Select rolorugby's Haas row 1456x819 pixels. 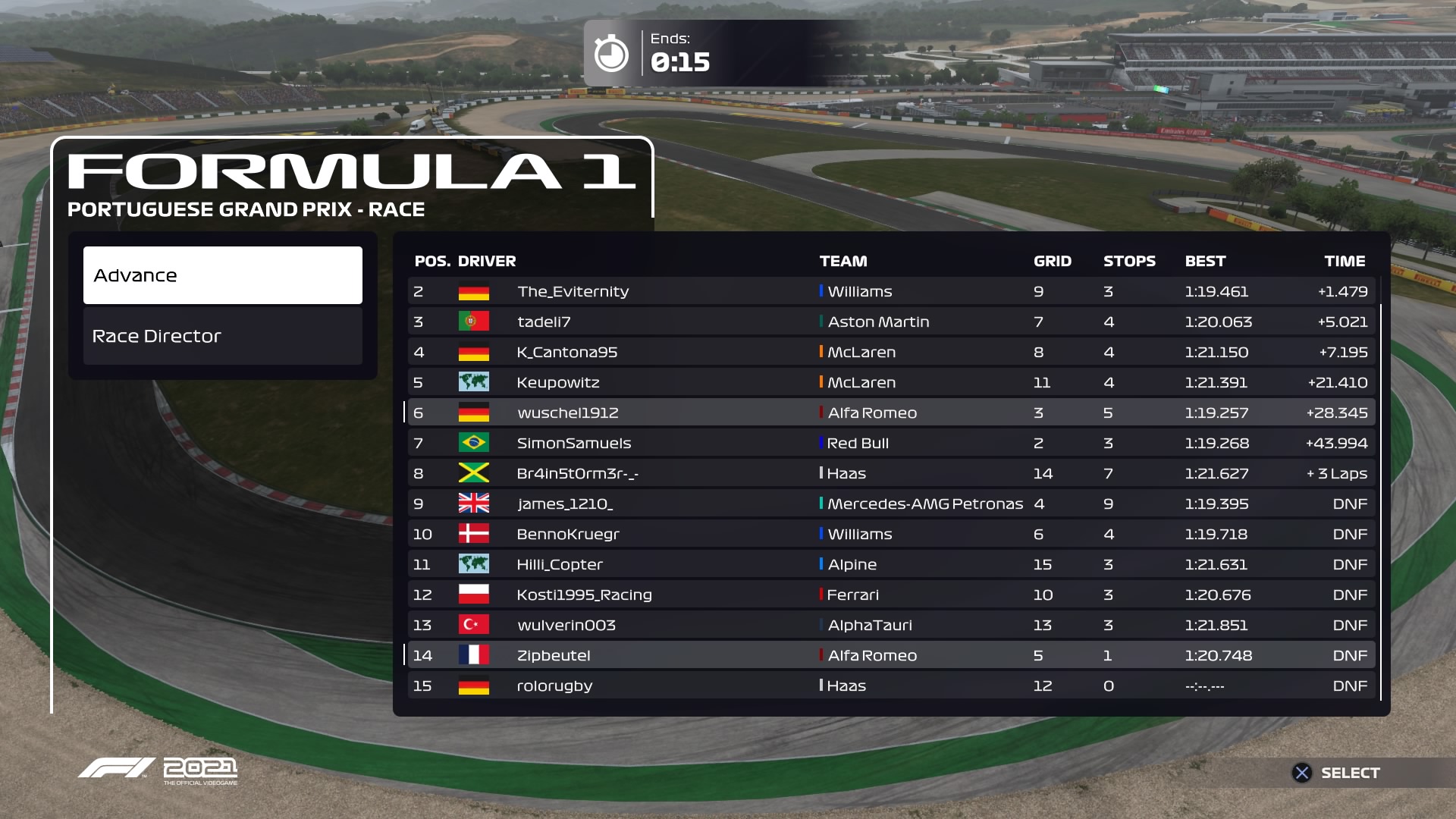click(x=891, y=686)
